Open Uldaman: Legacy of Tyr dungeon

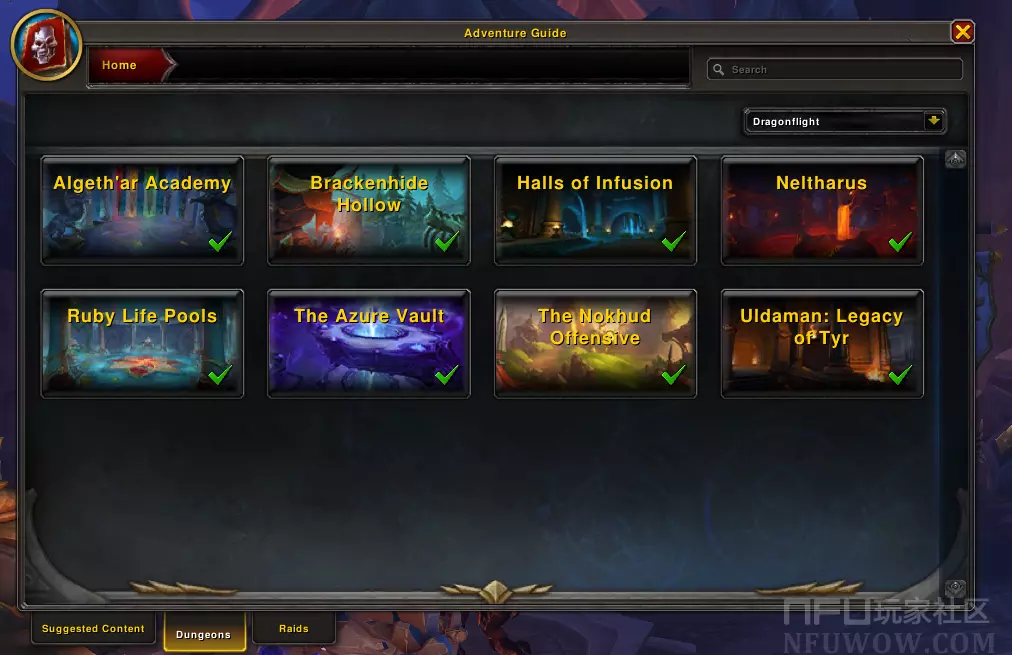pos(822,343)
